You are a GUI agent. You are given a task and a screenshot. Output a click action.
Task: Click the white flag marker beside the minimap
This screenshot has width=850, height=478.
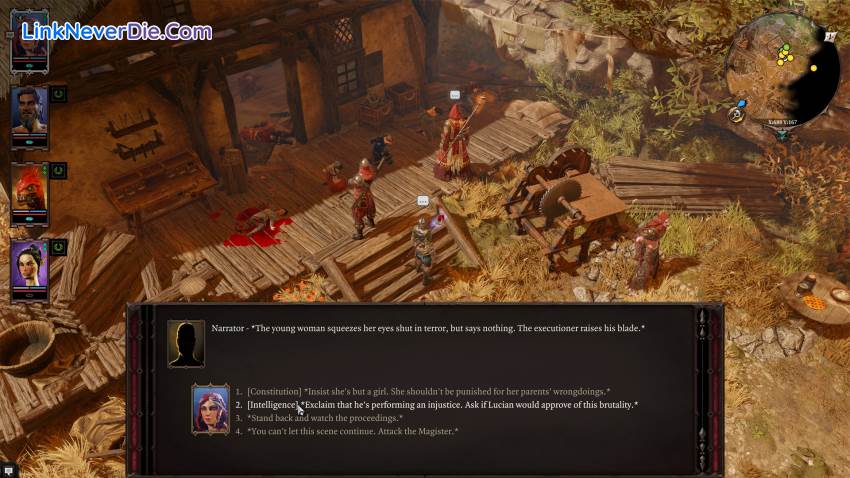click(830, 36)
